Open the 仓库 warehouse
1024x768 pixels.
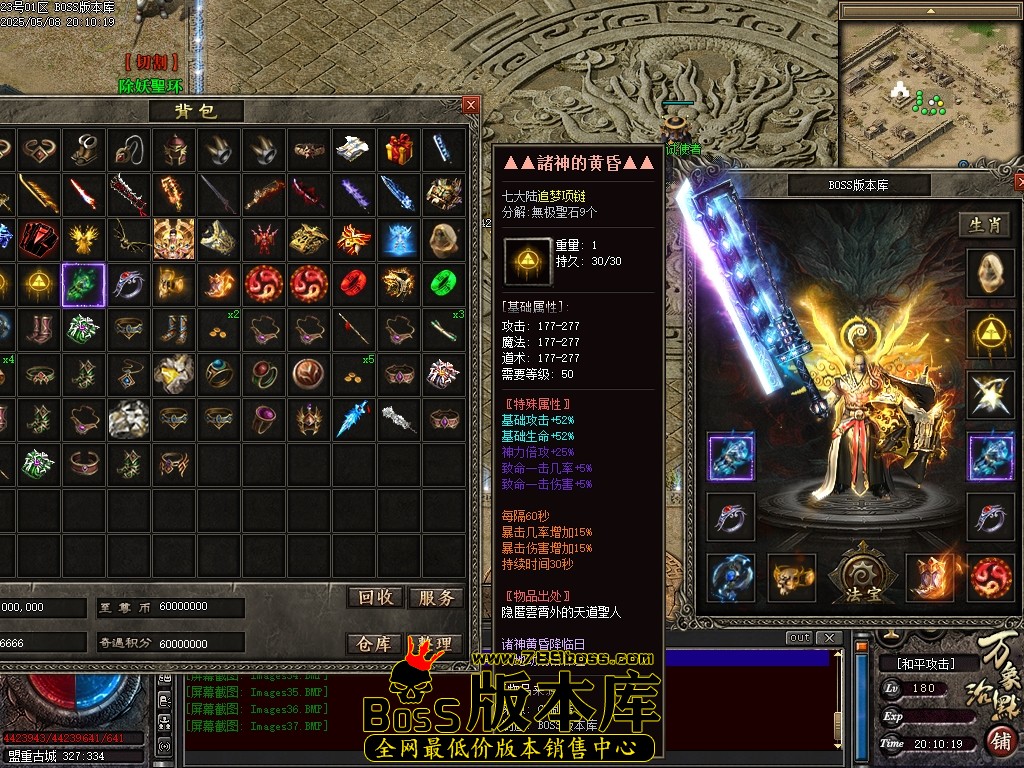tap(374, 644)
